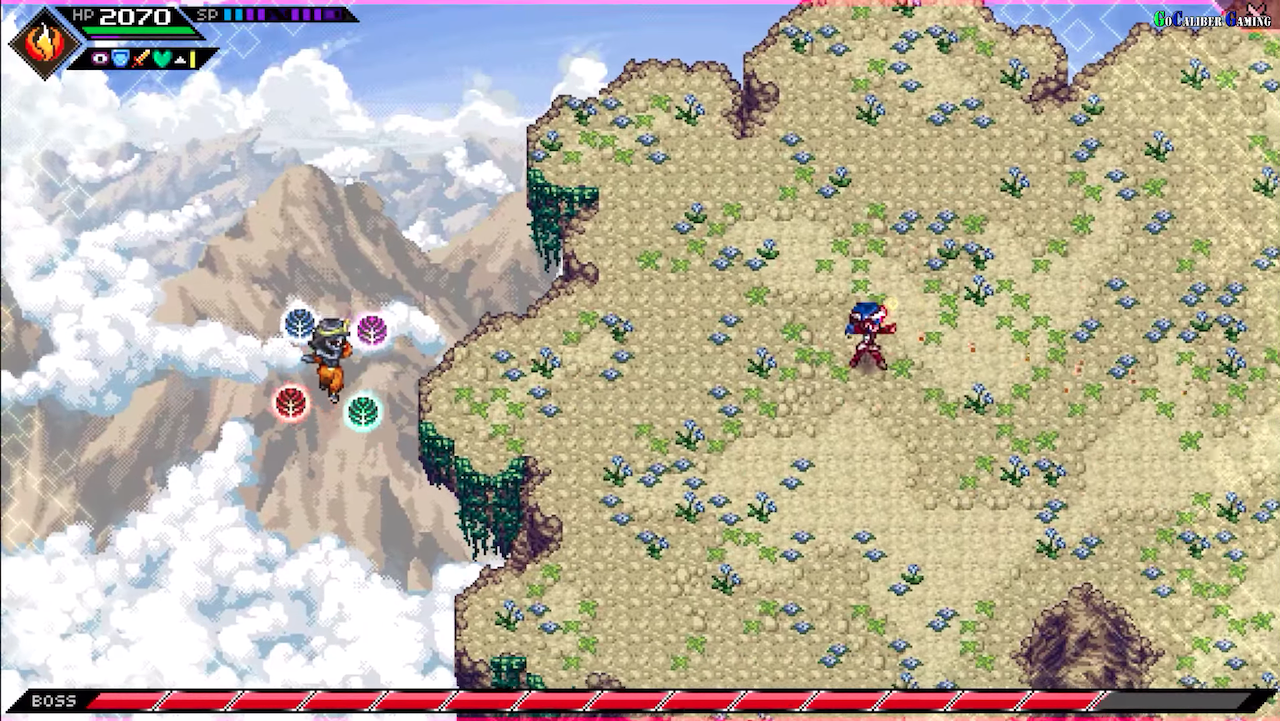The height and width of the screenshot is (721, 1280).
Task: Select the yellow bar status icon
Action: (192, 58)
